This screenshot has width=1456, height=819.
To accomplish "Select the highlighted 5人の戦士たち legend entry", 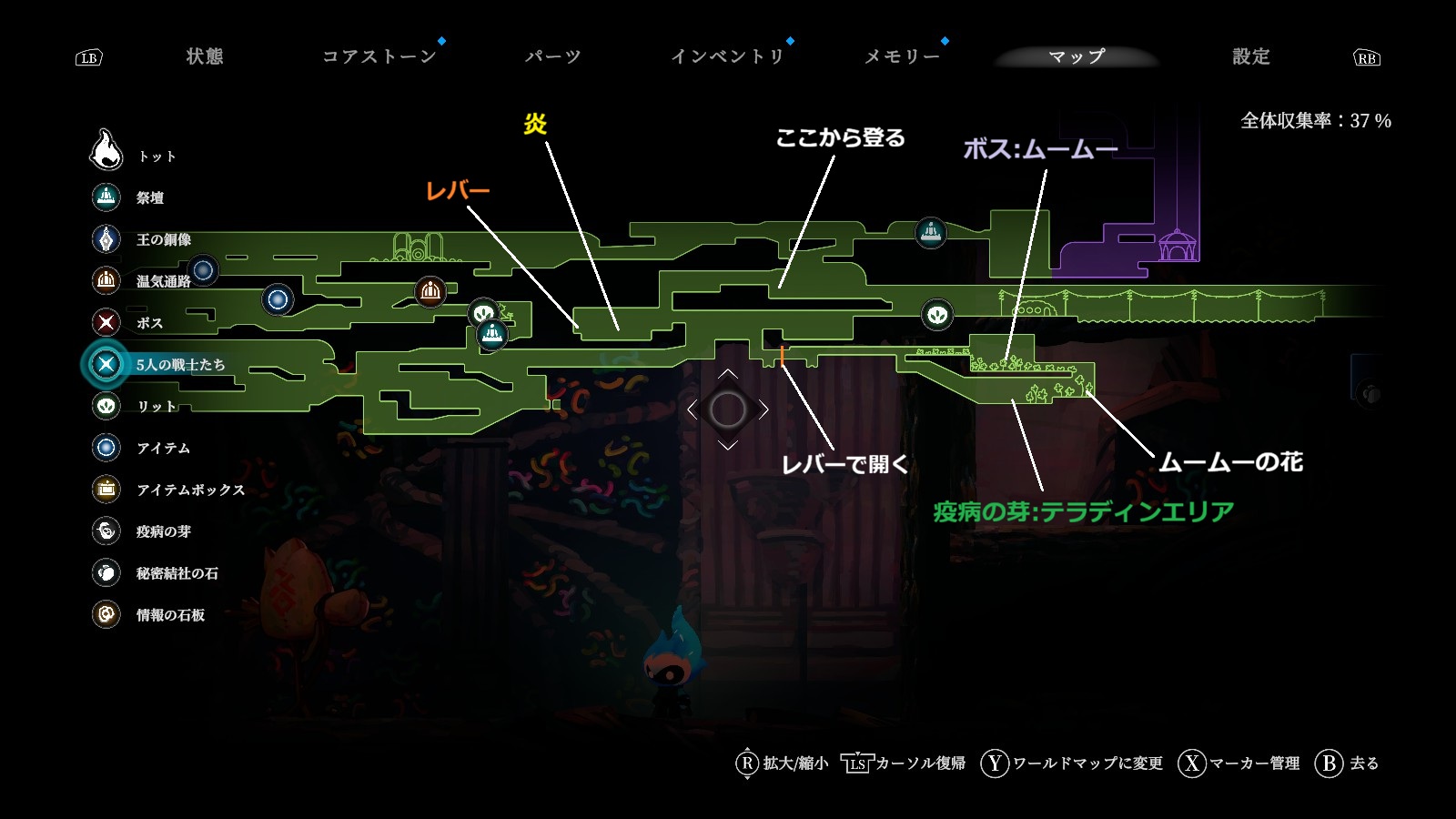I will (x=179, y=365).
